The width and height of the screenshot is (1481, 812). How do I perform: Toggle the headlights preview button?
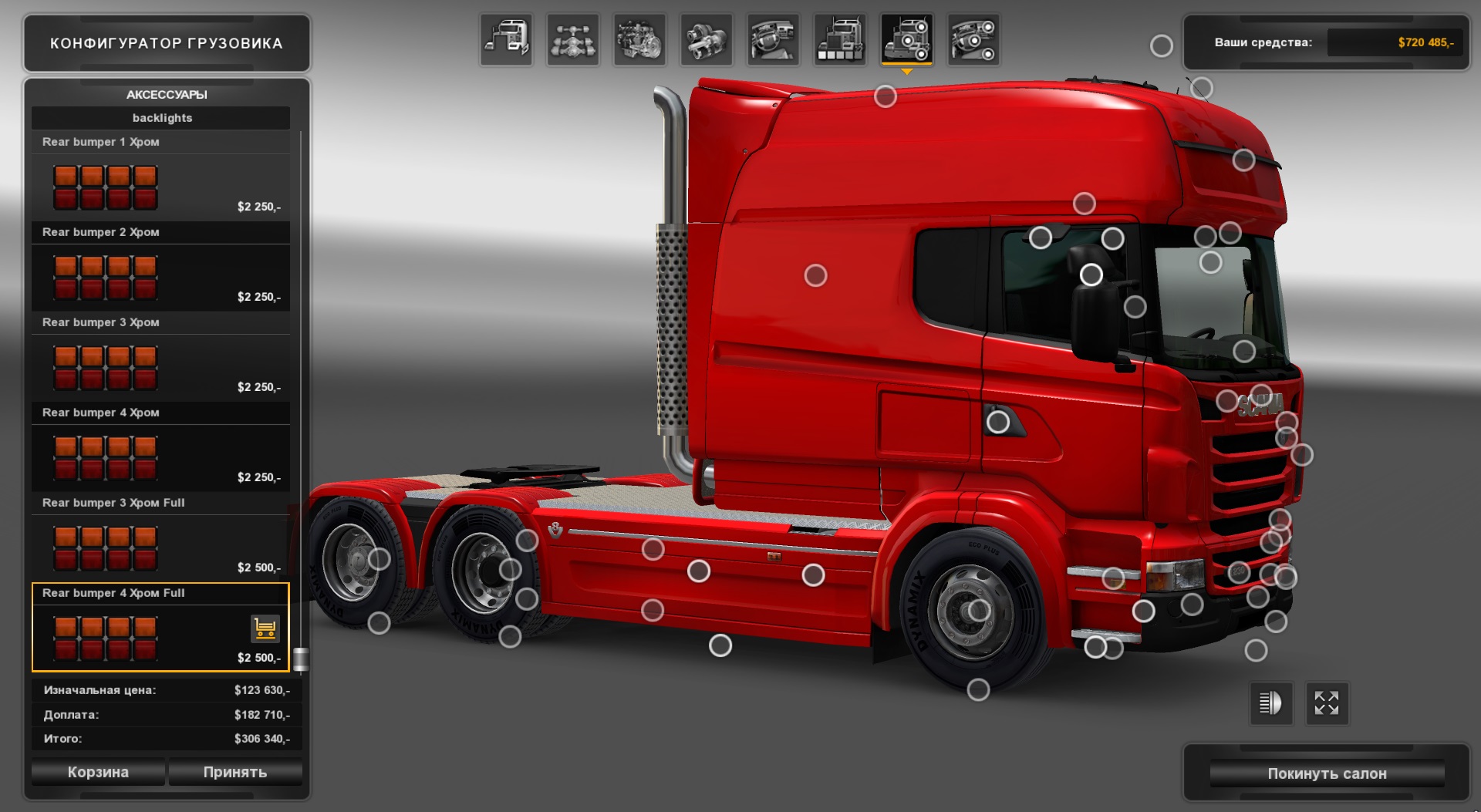click(x=1270, y=704)
